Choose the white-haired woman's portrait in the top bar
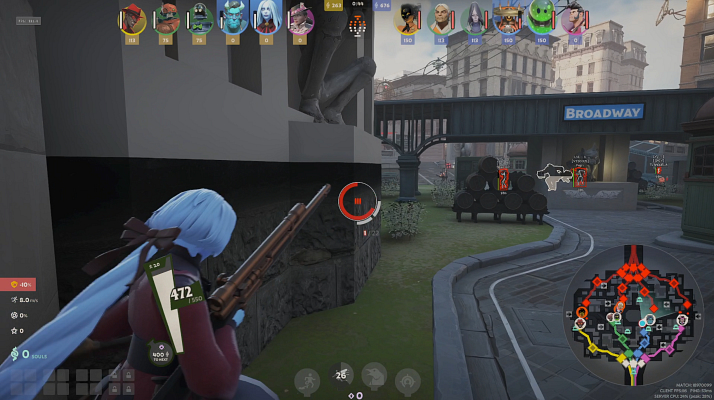 coord(266,18)
